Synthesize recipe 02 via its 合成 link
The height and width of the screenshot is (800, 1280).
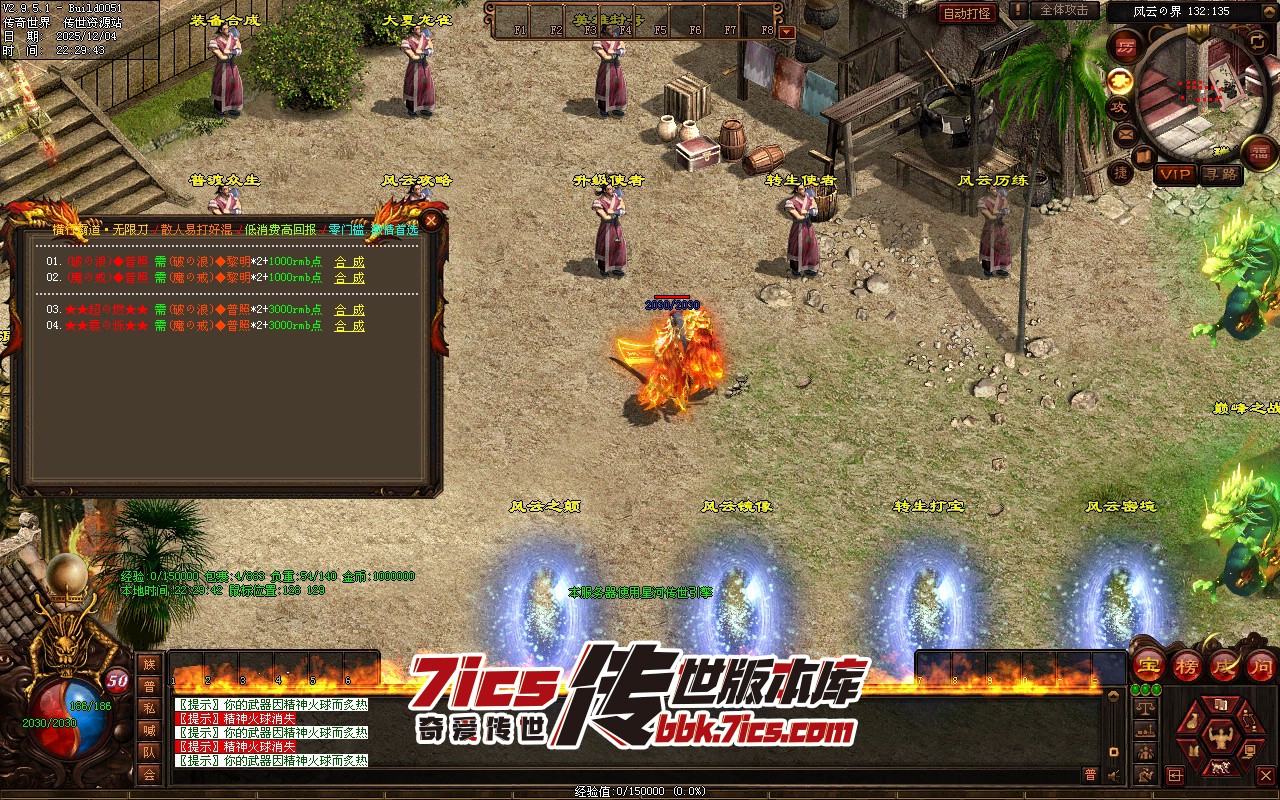click(349, 277)
